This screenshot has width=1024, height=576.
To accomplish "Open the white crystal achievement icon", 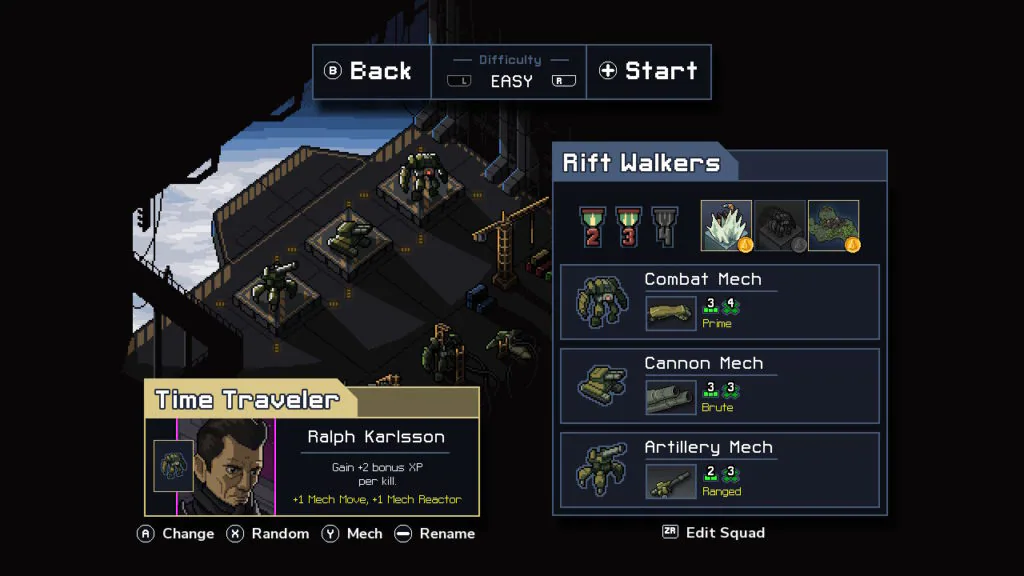I will pos(726,226).
